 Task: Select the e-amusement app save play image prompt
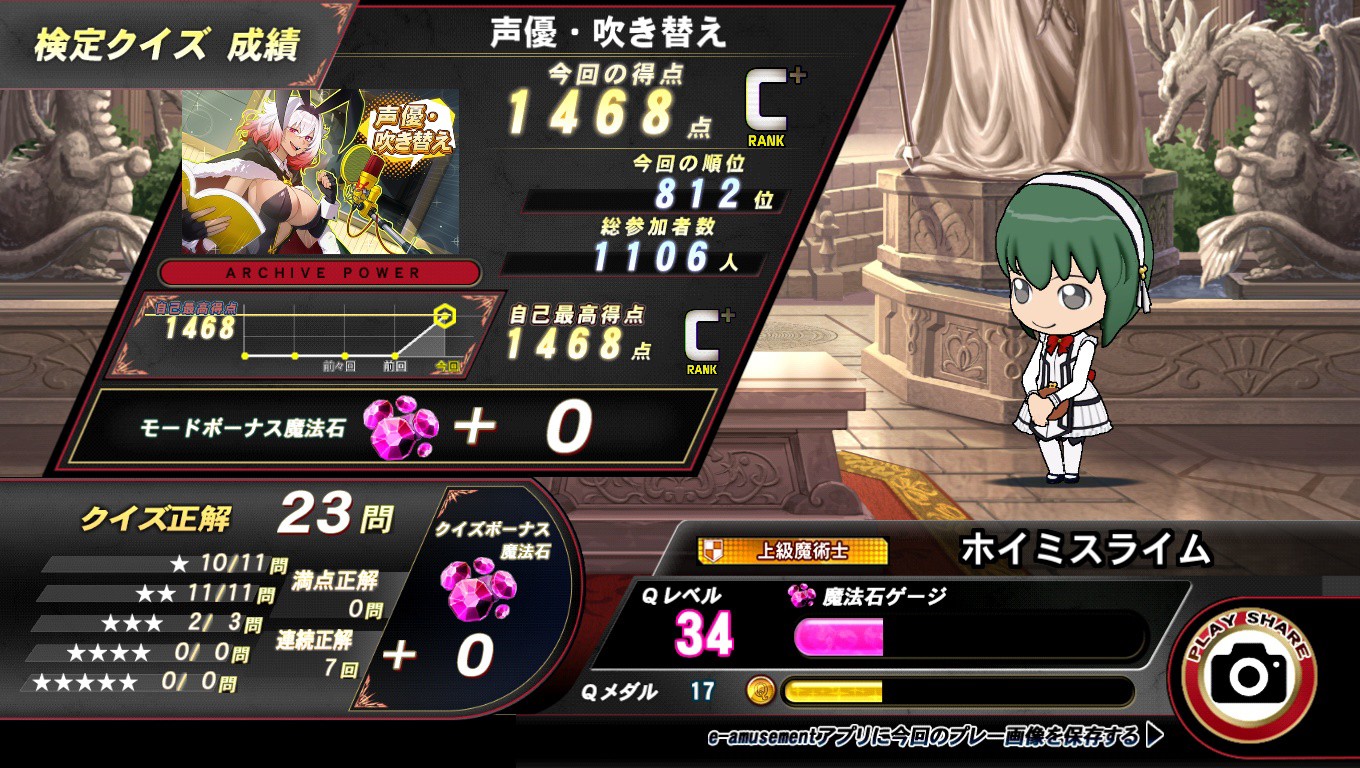click(936, 737)
